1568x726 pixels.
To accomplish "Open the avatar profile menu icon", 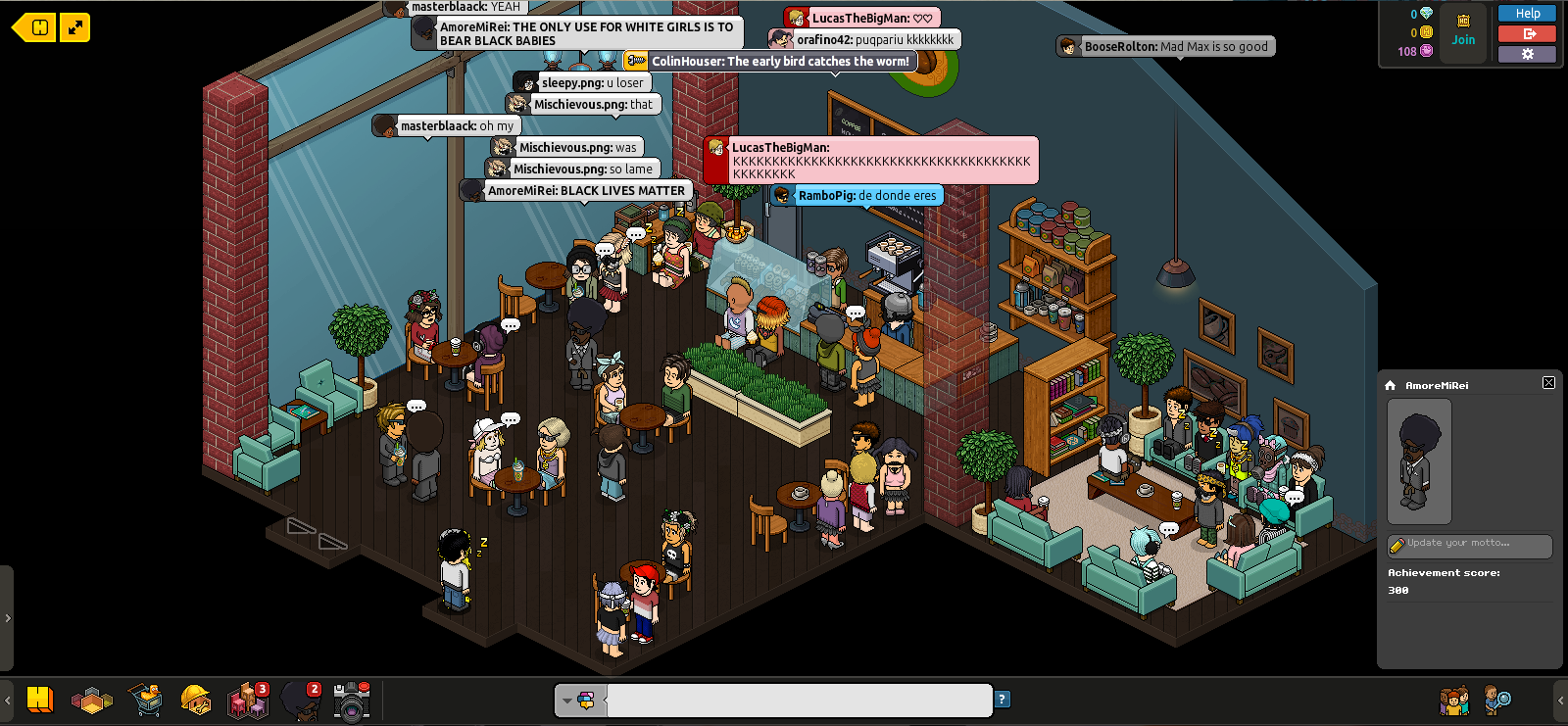I will (x=300, y=701).
